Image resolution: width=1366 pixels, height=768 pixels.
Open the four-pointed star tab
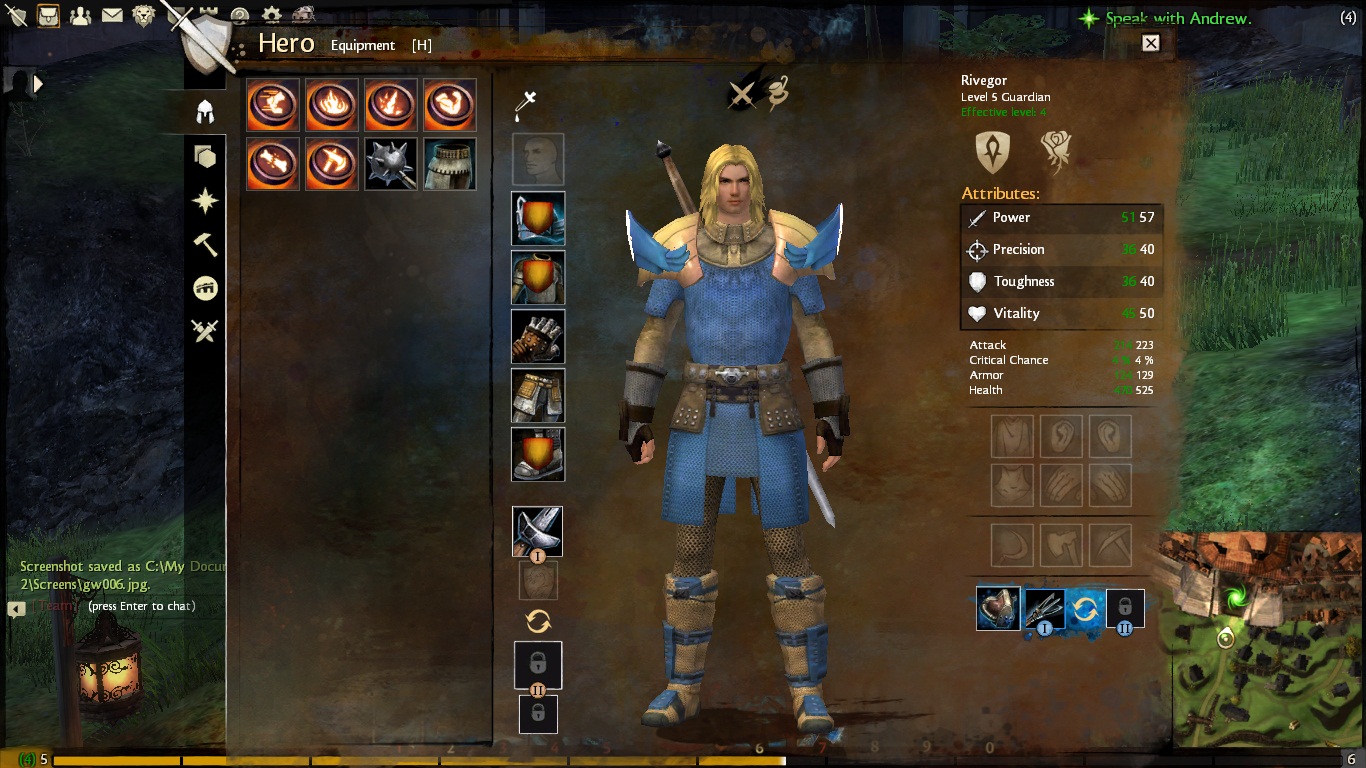[x=205, y=201]
